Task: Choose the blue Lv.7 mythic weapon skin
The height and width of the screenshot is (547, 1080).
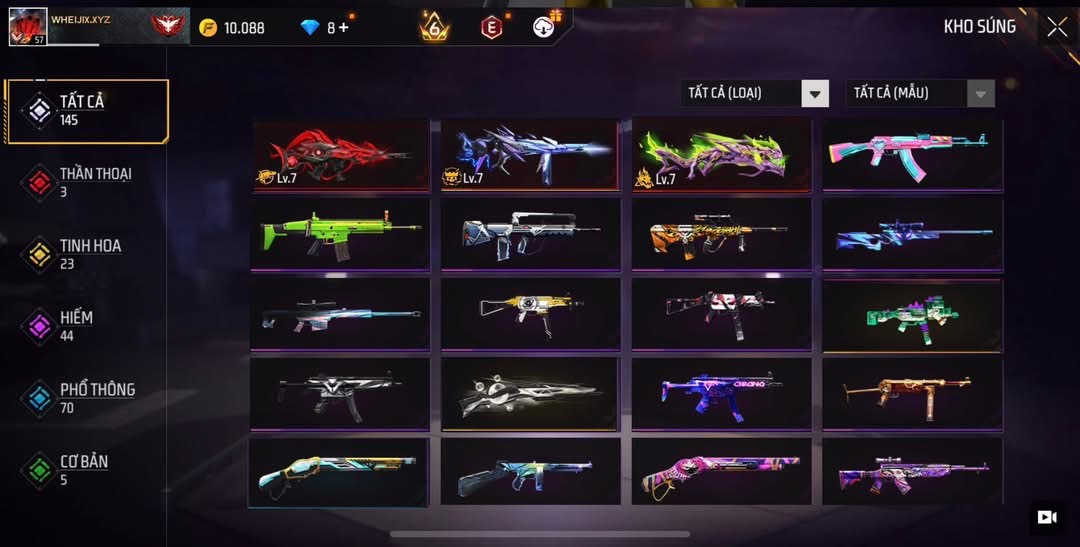Action: 530,154
